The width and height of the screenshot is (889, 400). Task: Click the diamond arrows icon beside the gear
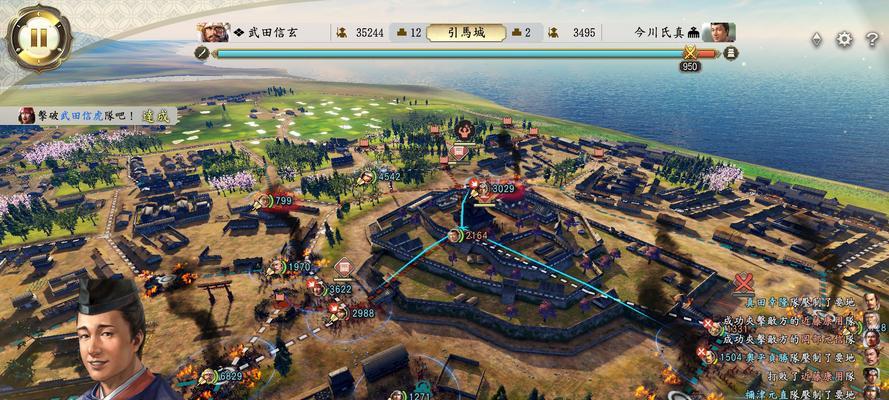pyautogui.click(x=816, y=39)
